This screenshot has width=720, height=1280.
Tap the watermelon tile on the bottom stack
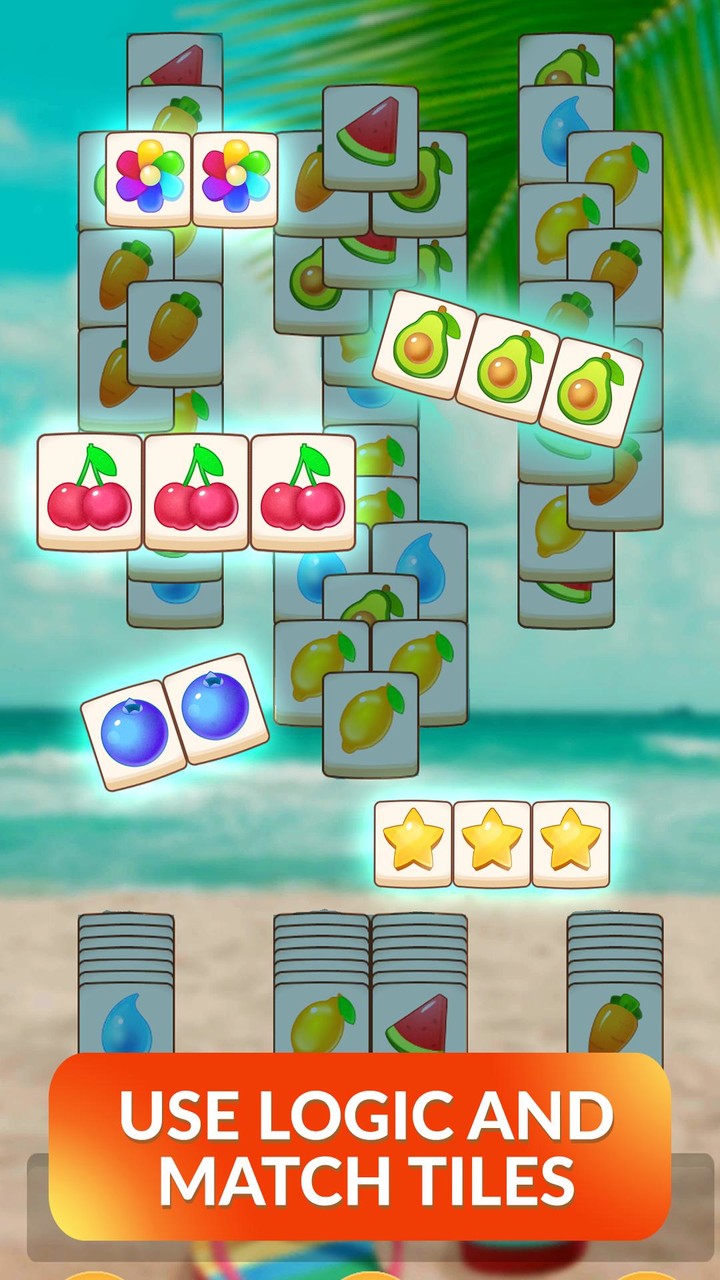click(419, 1022)
